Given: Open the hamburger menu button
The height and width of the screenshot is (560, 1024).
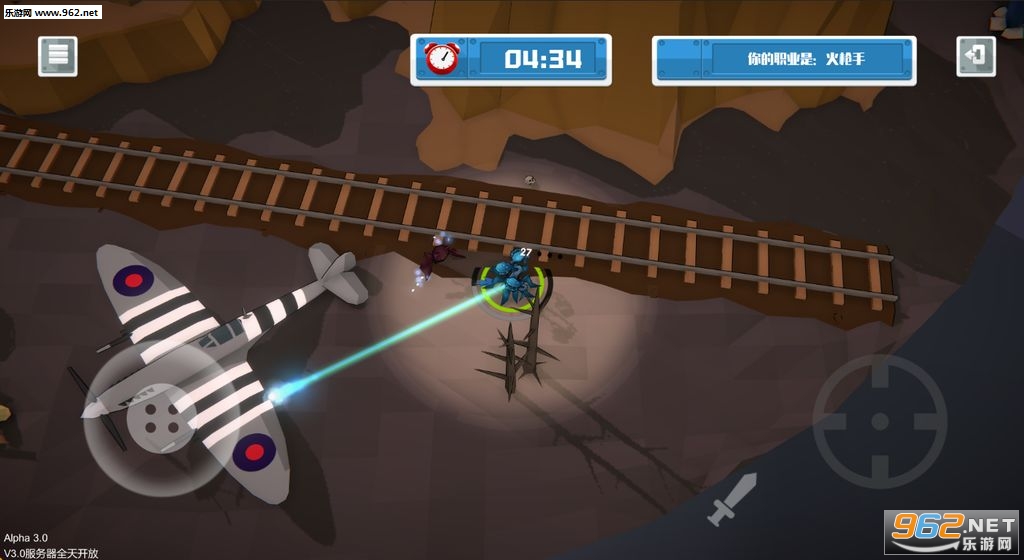Looking at the screenshot, I should (58, 57).
